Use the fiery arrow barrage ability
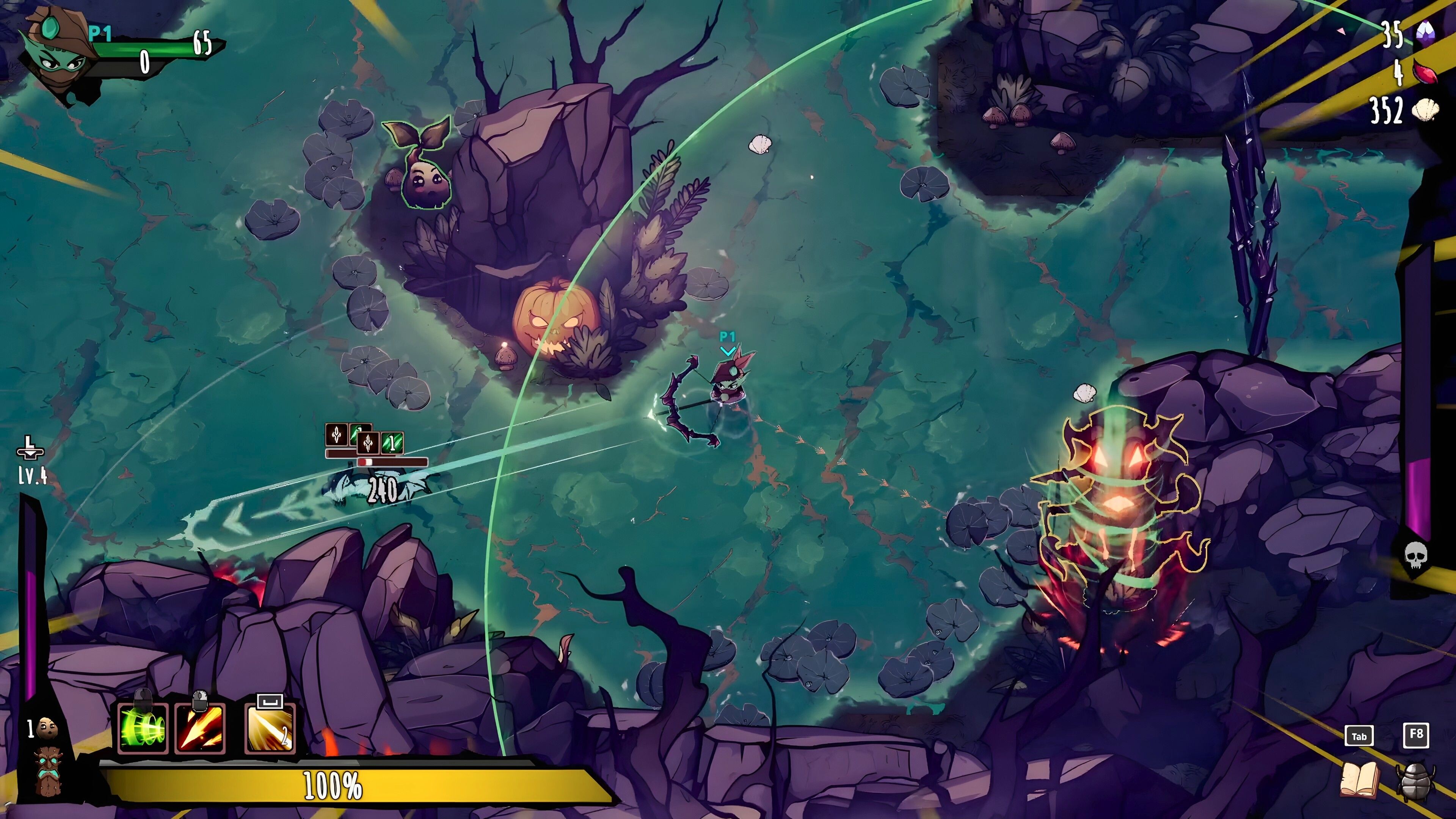Viewport: 1456px width, 819px height. click(x=200, y=728)
